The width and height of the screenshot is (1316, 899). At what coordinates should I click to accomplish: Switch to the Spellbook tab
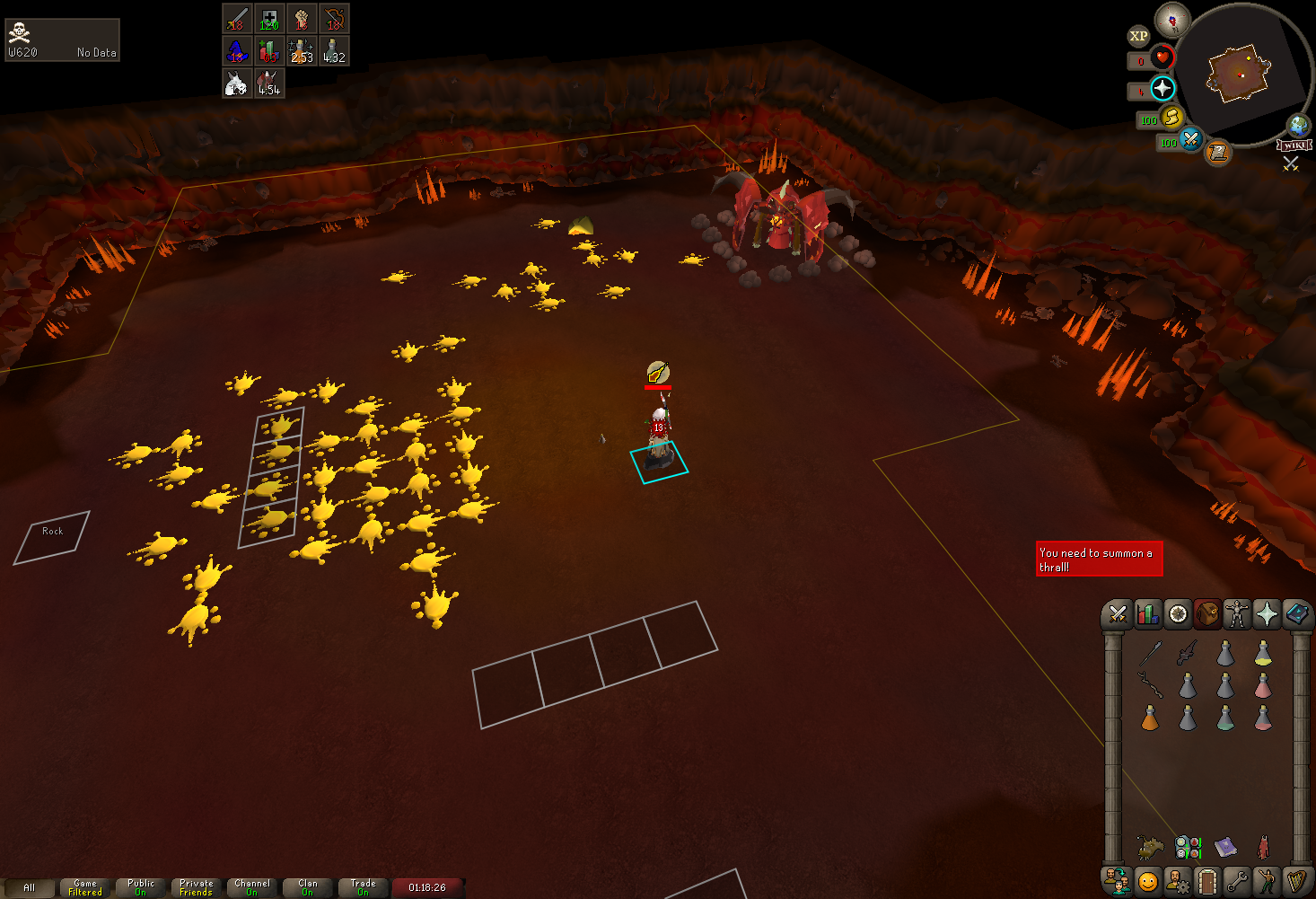pos(1297,614)
